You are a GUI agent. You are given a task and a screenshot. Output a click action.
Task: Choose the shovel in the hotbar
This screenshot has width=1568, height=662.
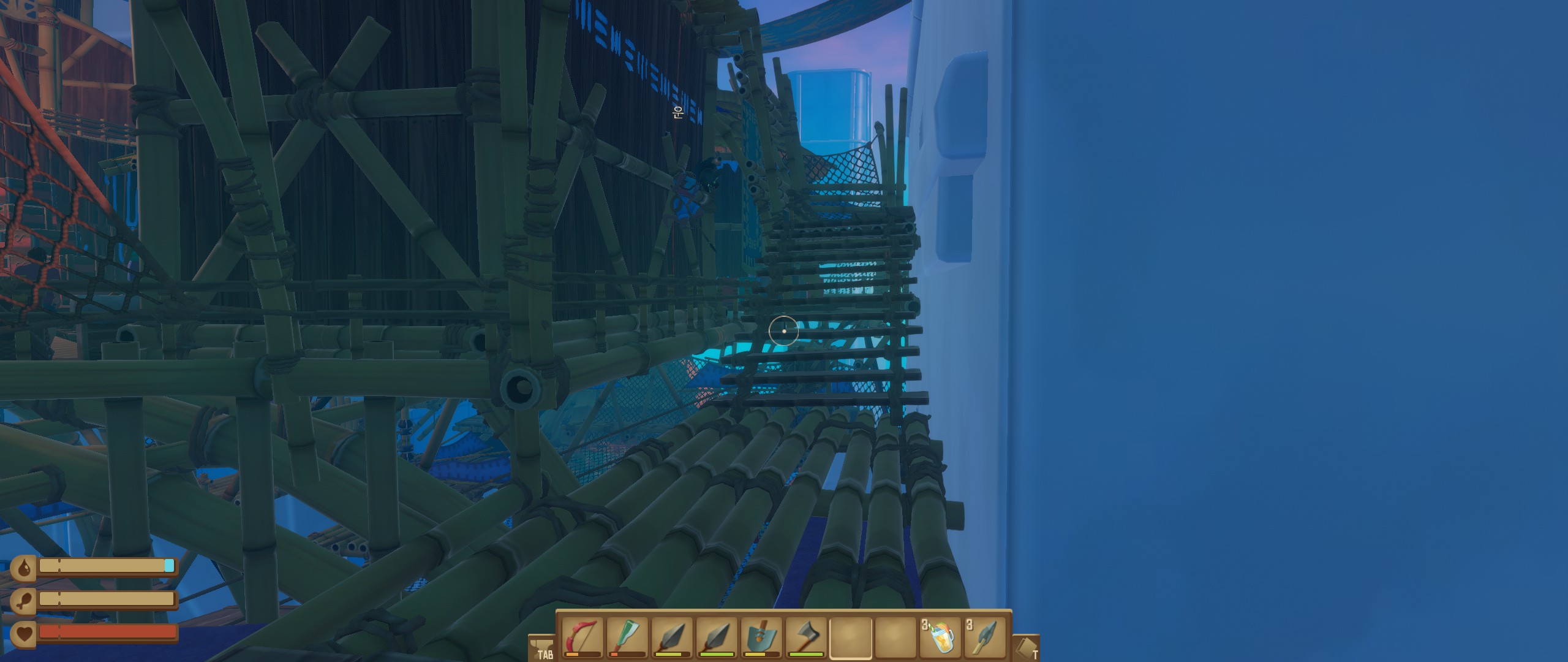pyautogui.click(x=761, y=637)
